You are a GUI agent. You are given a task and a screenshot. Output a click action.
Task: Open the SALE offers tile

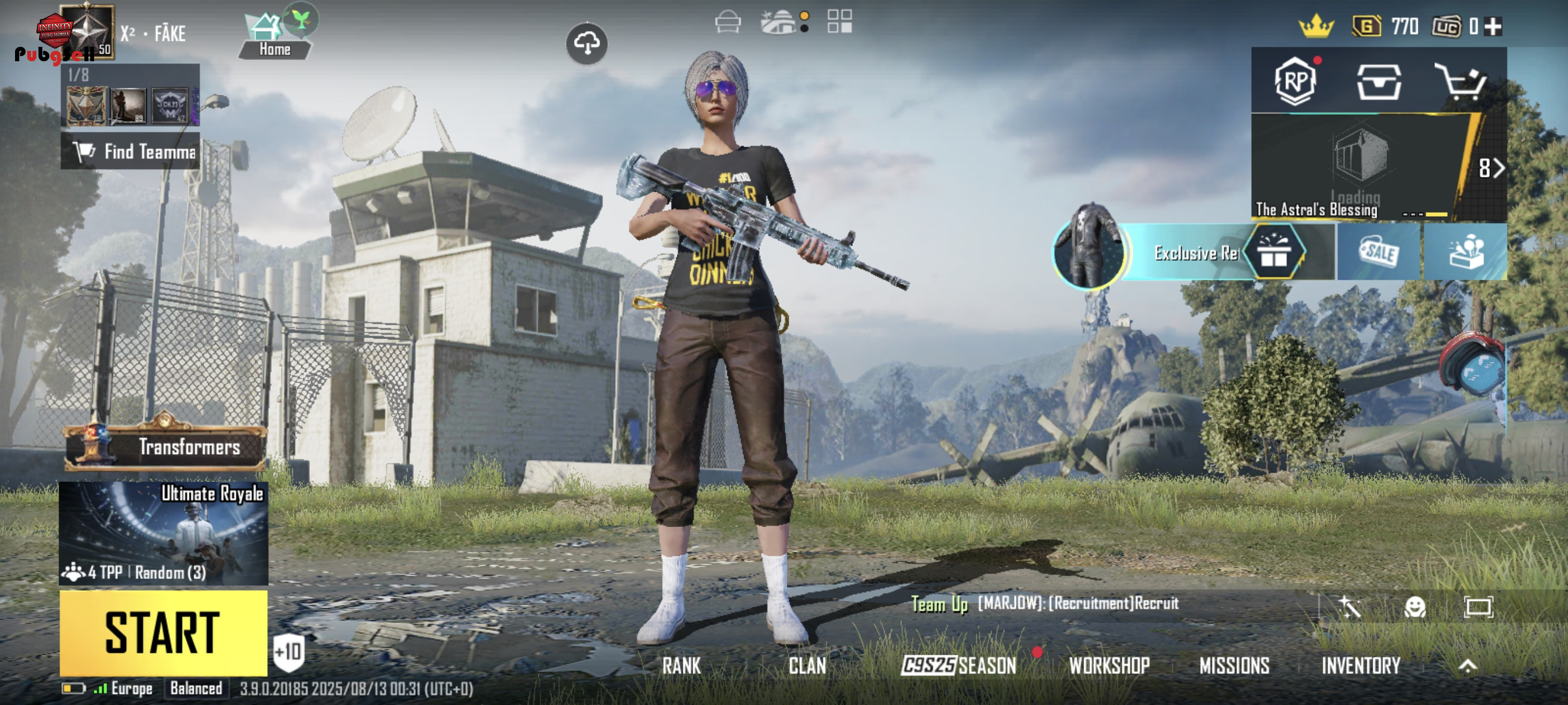(1379, 252)
